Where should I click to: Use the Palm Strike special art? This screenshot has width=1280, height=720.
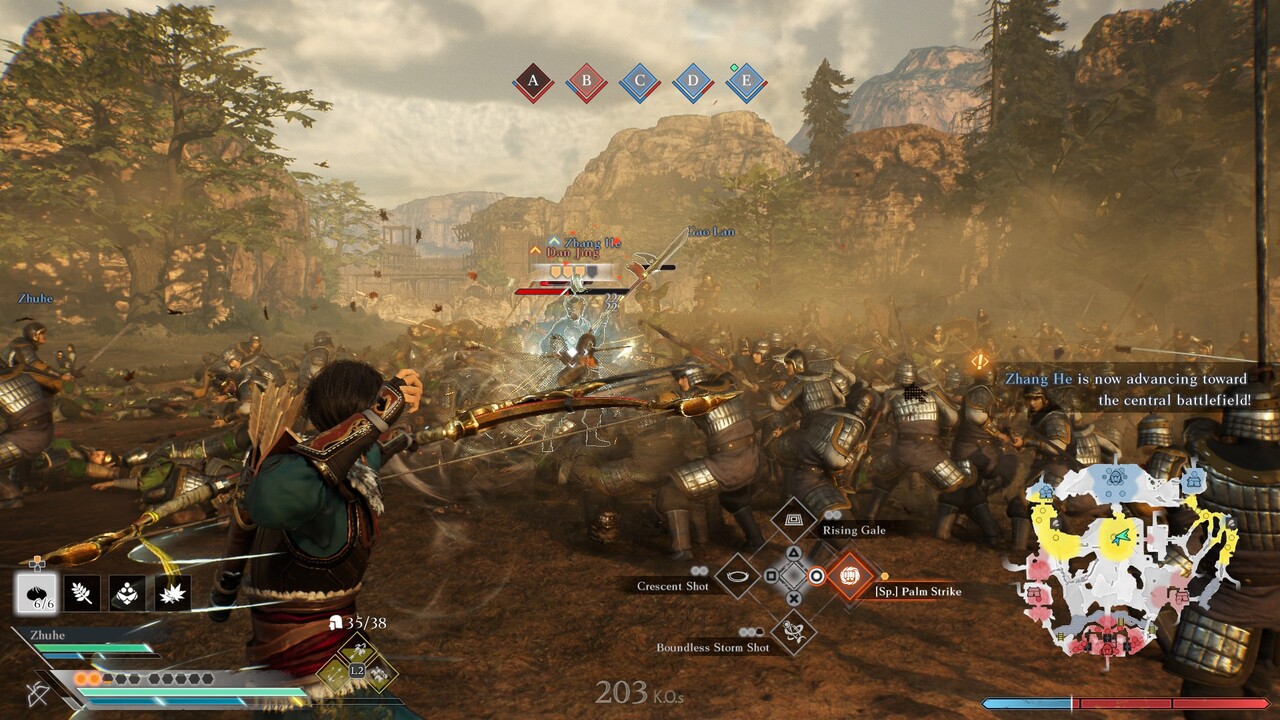[850, 576]
